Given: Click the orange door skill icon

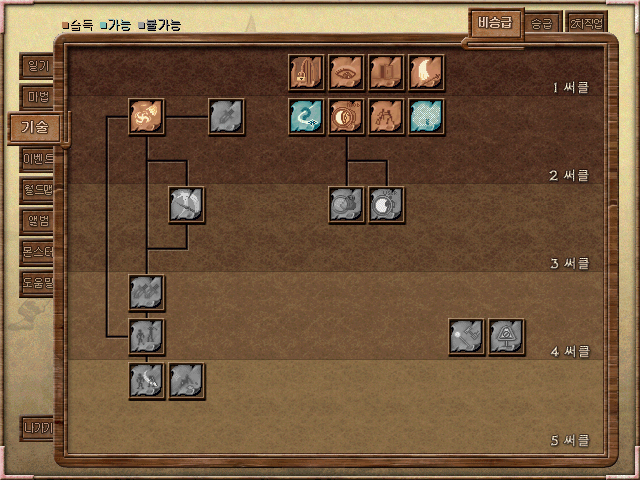Looking at the screenshot, I should click(x=387, y=72).
